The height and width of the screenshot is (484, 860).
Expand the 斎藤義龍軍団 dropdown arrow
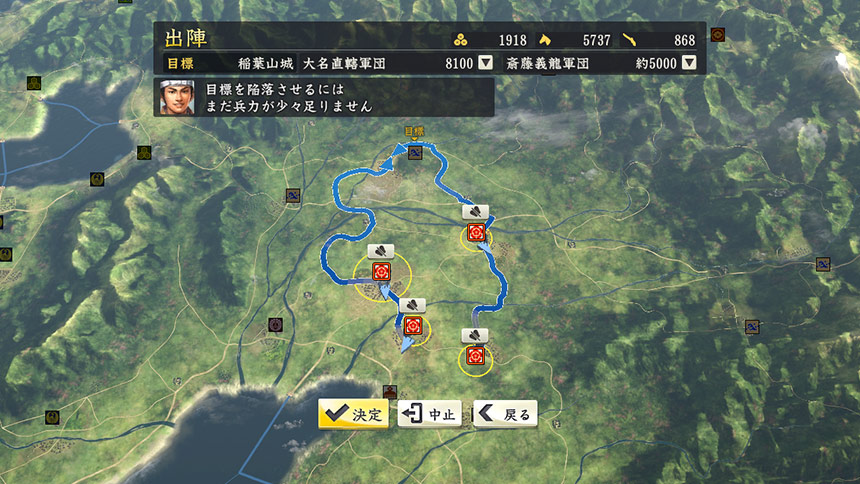point(689,63)
